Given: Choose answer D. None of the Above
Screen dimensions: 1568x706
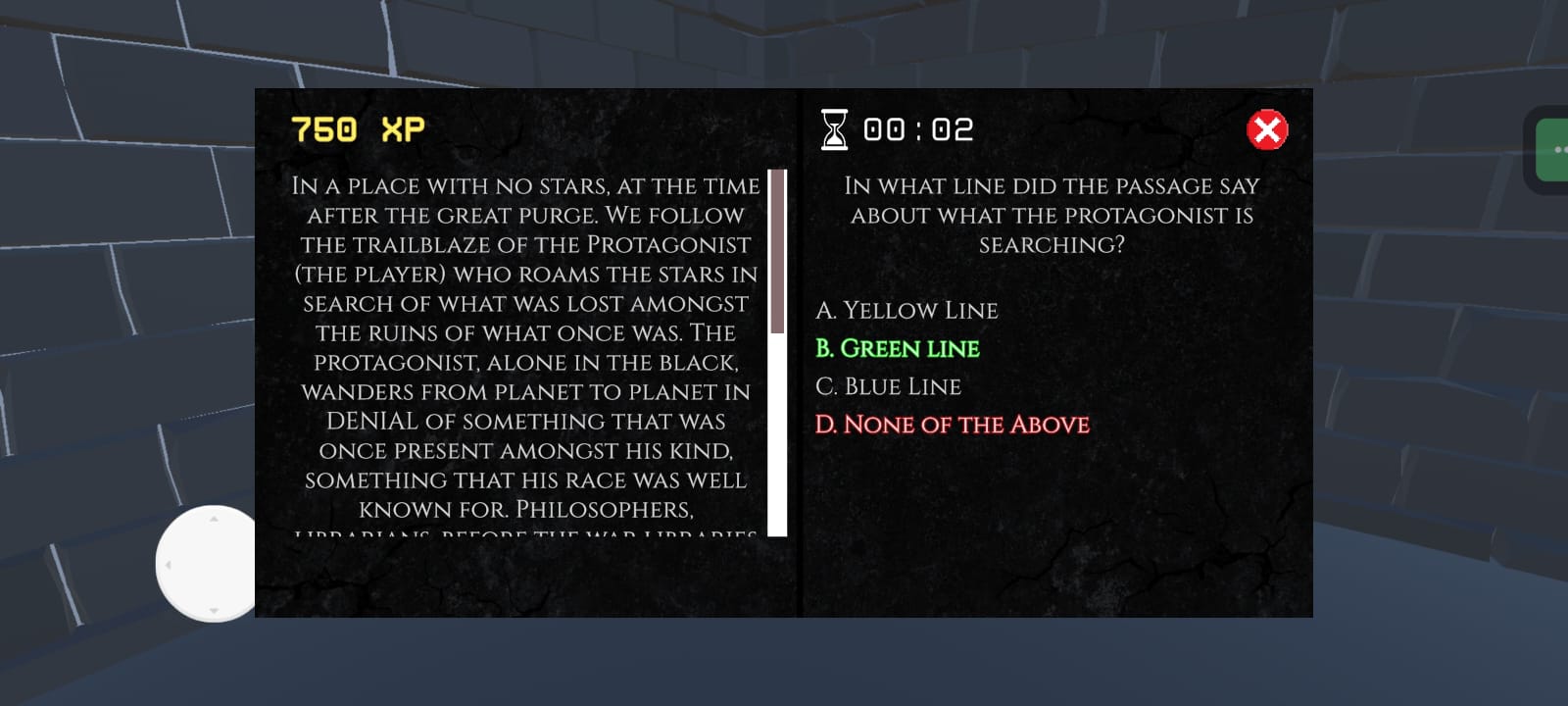Looking at the screenshot, I should coord(952,424).
